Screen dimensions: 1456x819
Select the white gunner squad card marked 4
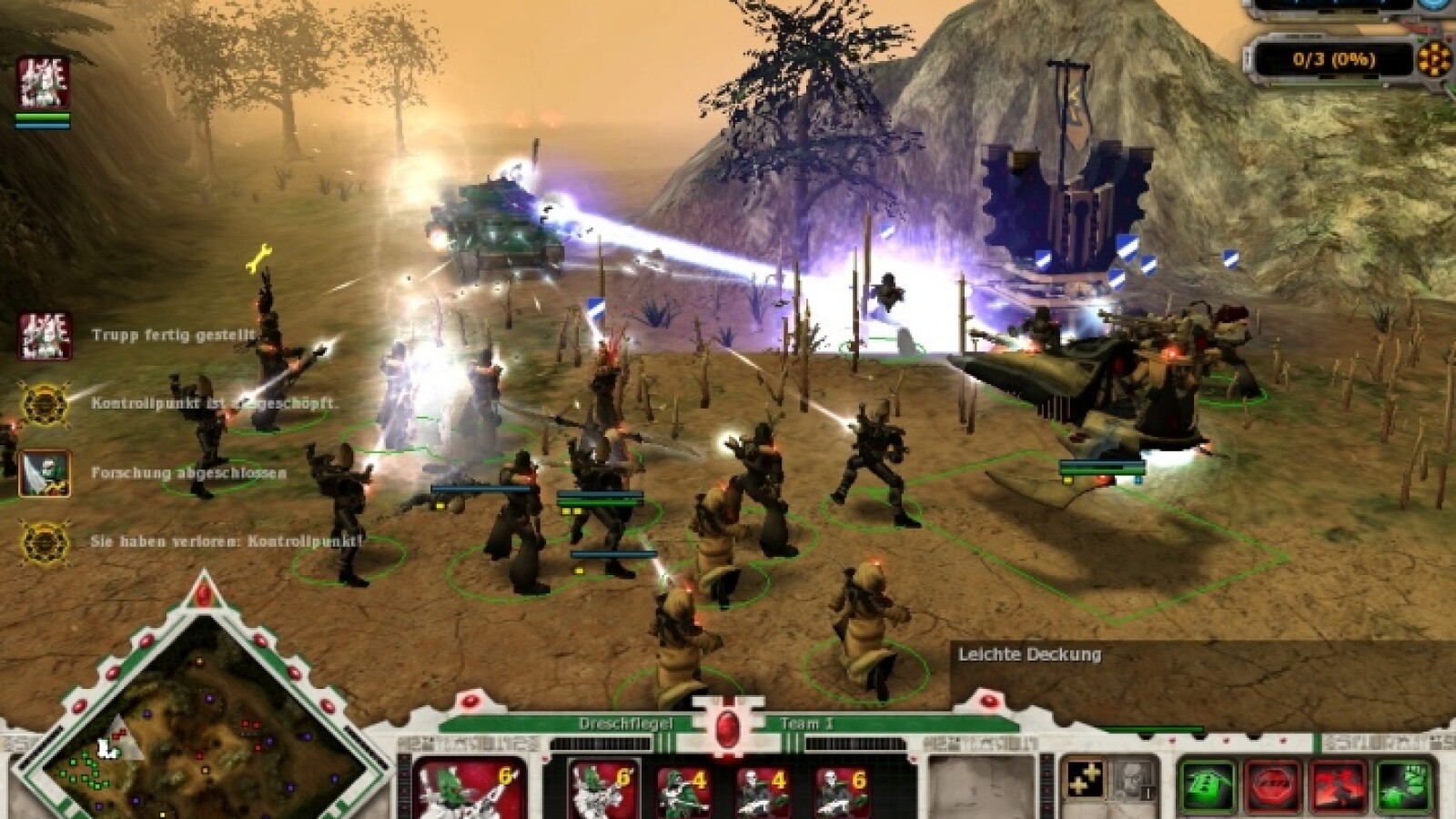[x=763, y=789]
